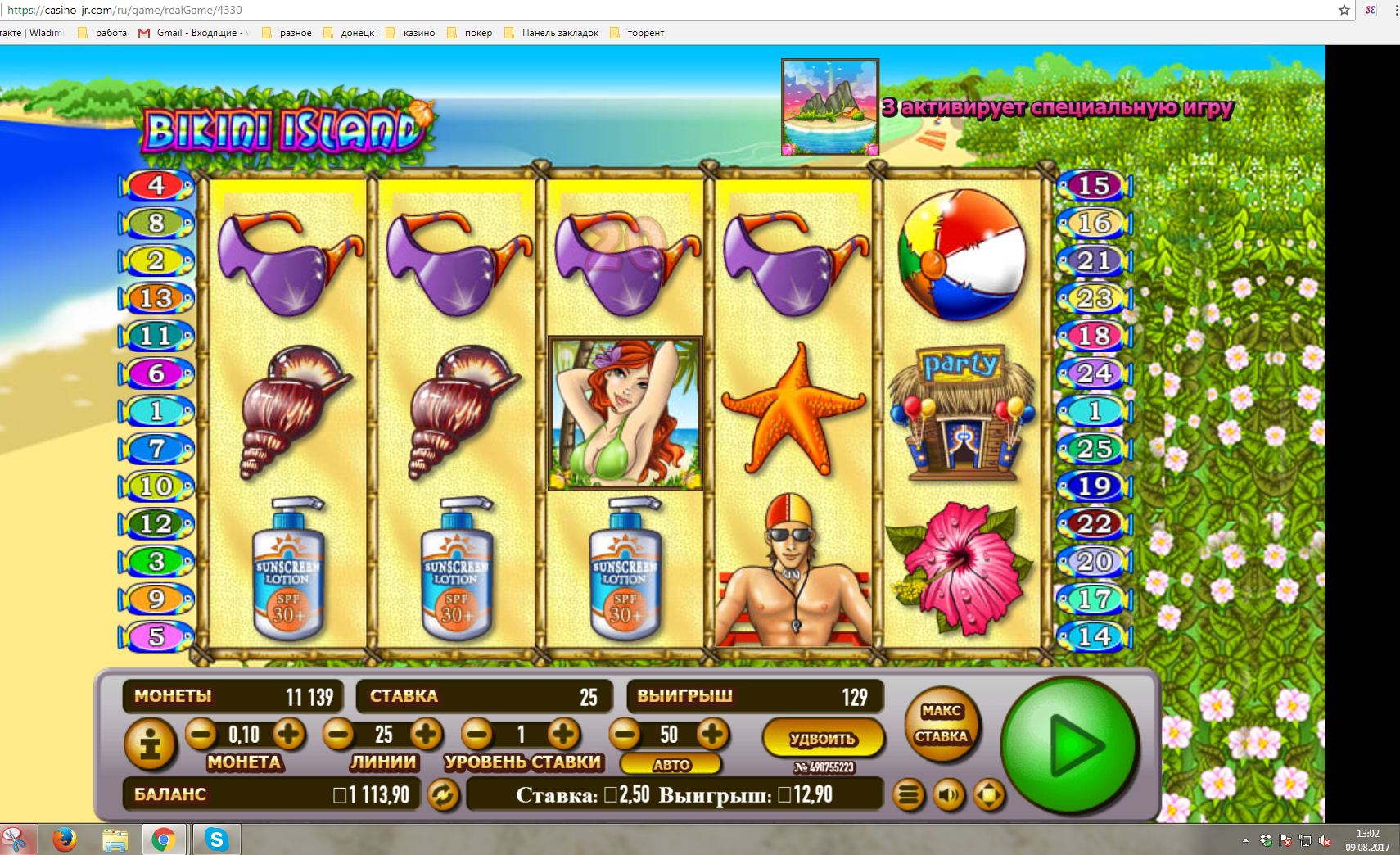Start autoplay with the АВТО button

[671, 765]
